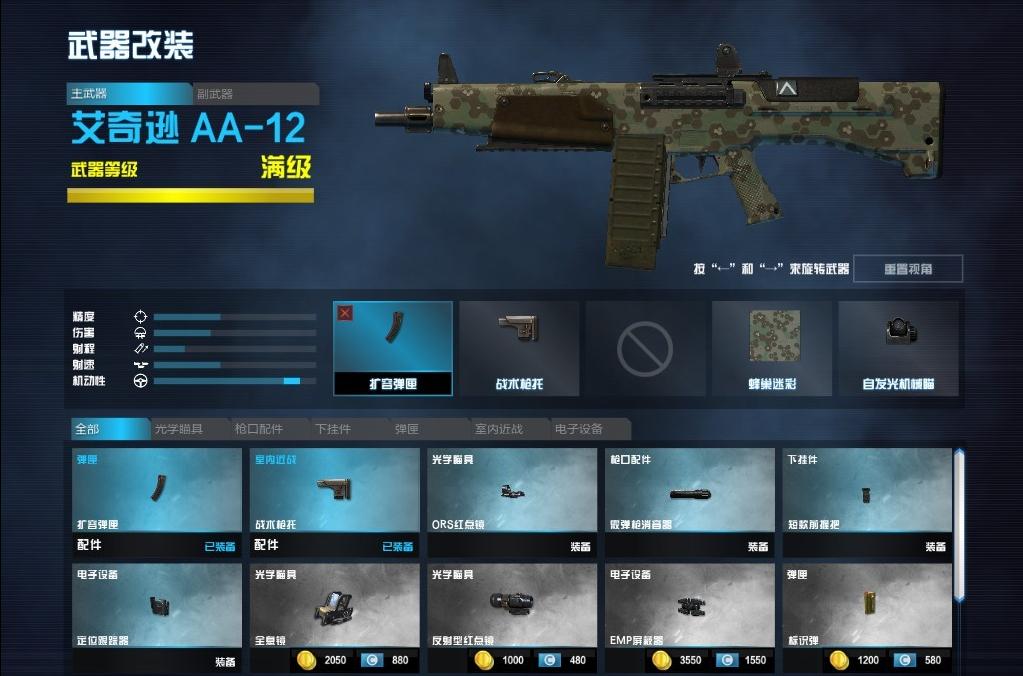The height and width of the screenshot is (676, 1023).
Task: Select the 自发光机械瞄 sight slot
Action: 898,347
